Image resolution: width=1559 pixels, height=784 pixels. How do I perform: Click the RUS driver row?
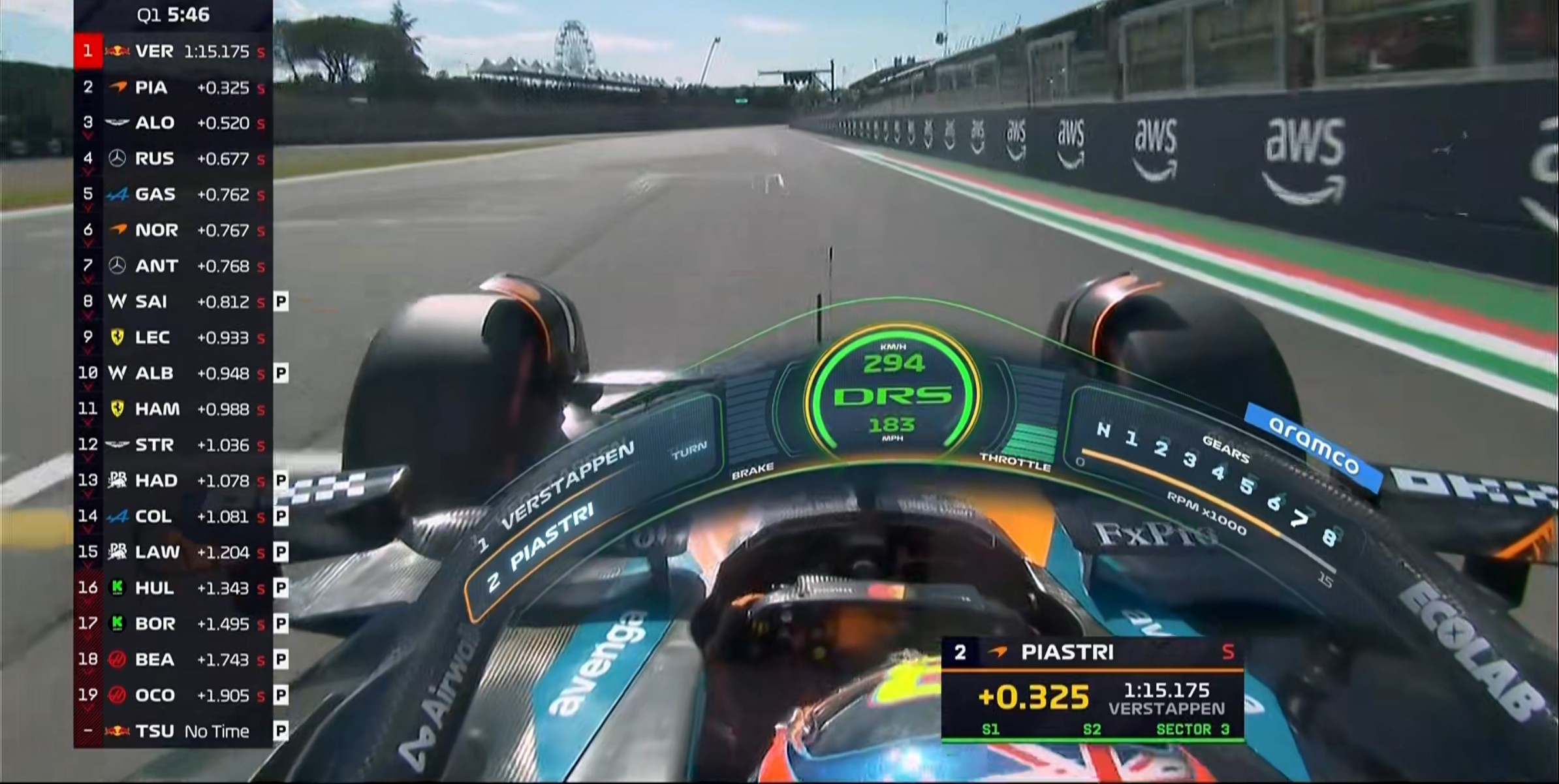173,159
